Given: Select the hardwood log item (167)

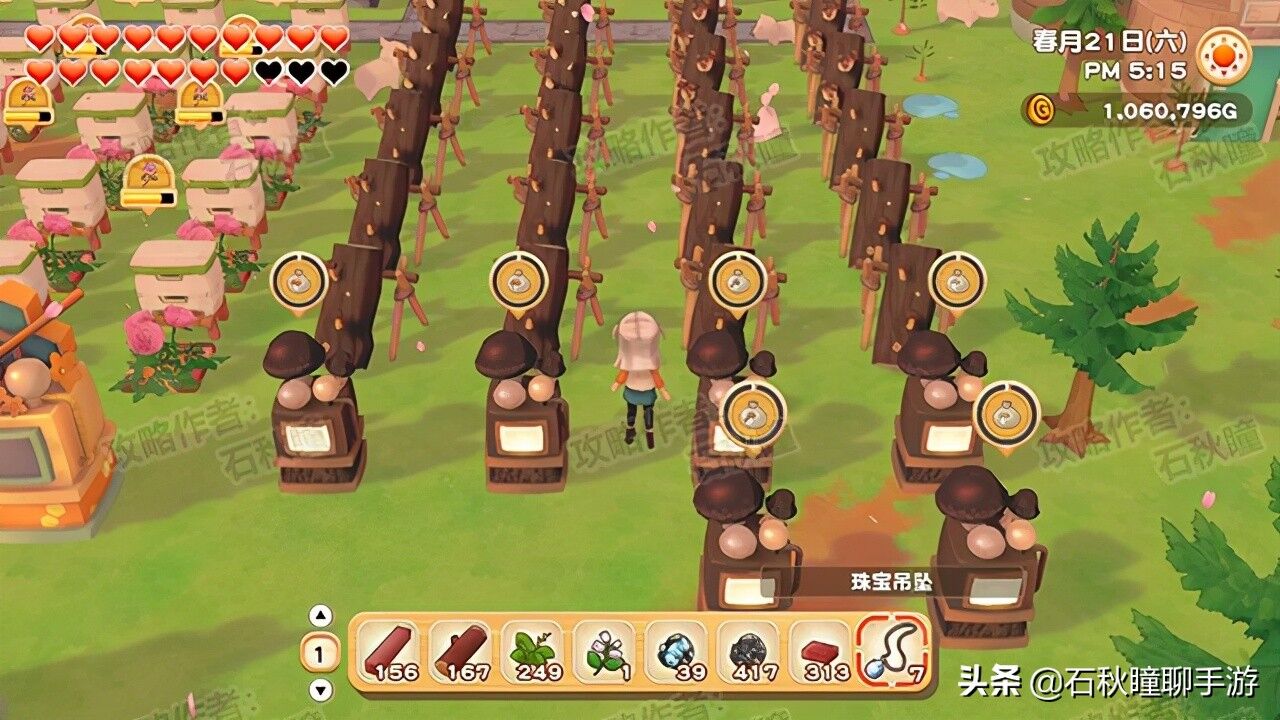Looking at the screenshot, I should click(462, 652).
